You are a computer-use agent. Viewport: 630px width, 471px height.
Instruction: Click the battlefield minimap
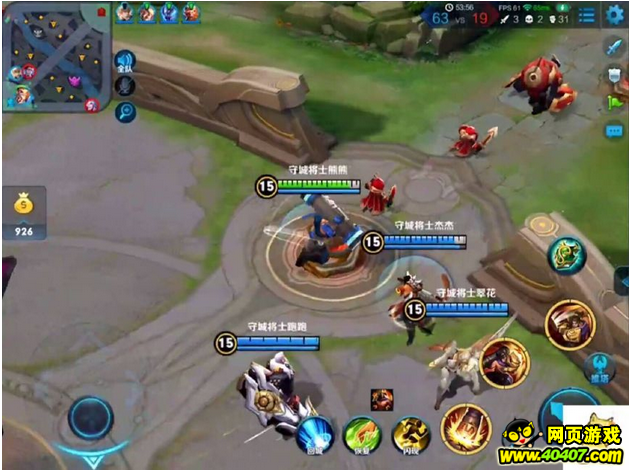(x=56, y=56)
